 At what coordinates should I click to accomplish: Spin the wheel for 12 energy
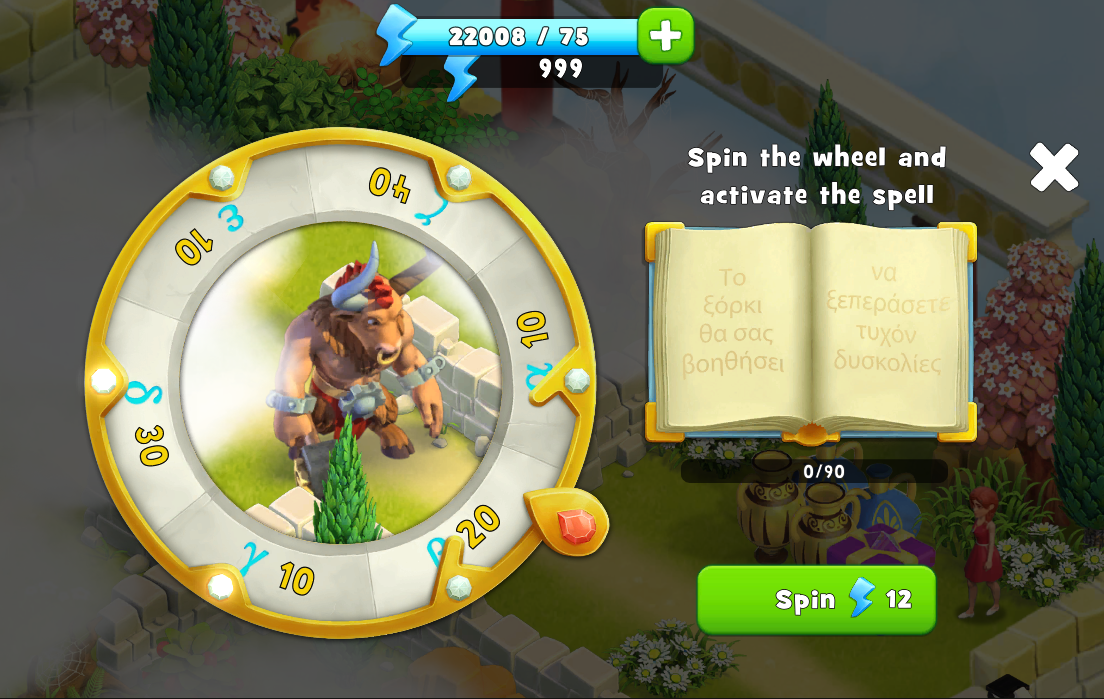(x=816, y=599)
